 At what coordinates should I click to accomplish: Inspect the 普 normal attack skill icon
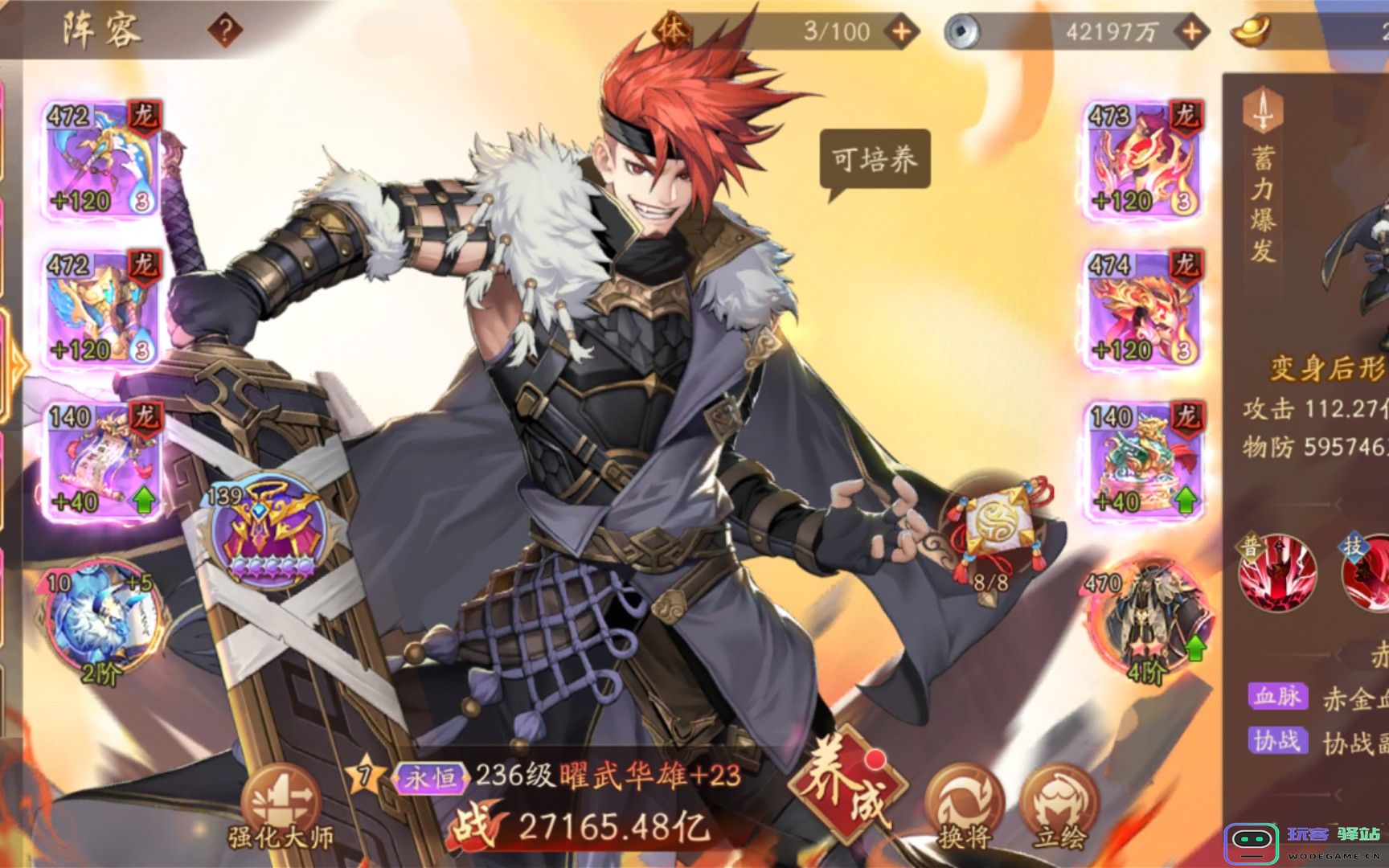coord(1278,571)
